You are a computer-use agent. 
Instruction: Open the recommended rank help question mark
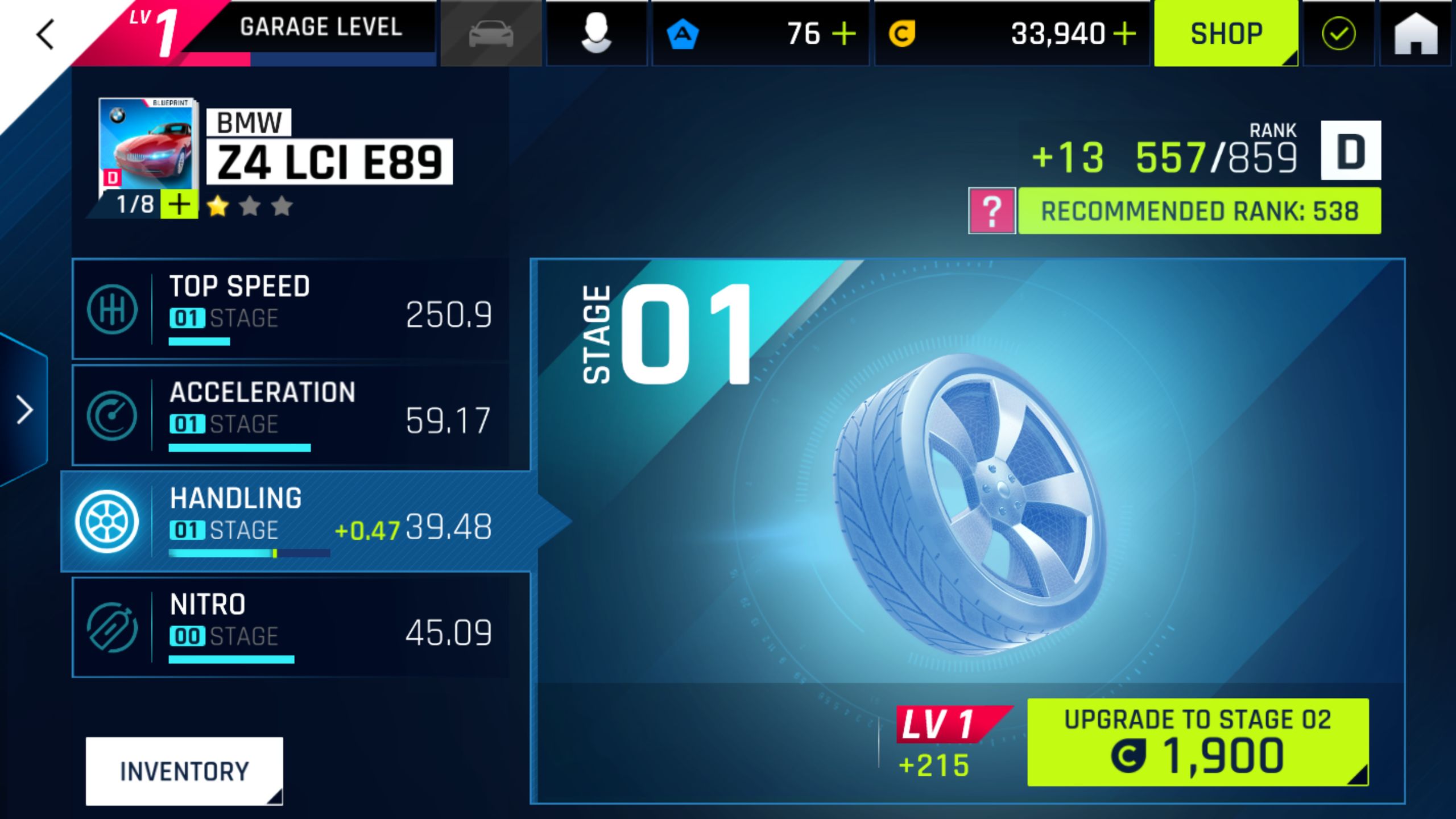point(991,210)
